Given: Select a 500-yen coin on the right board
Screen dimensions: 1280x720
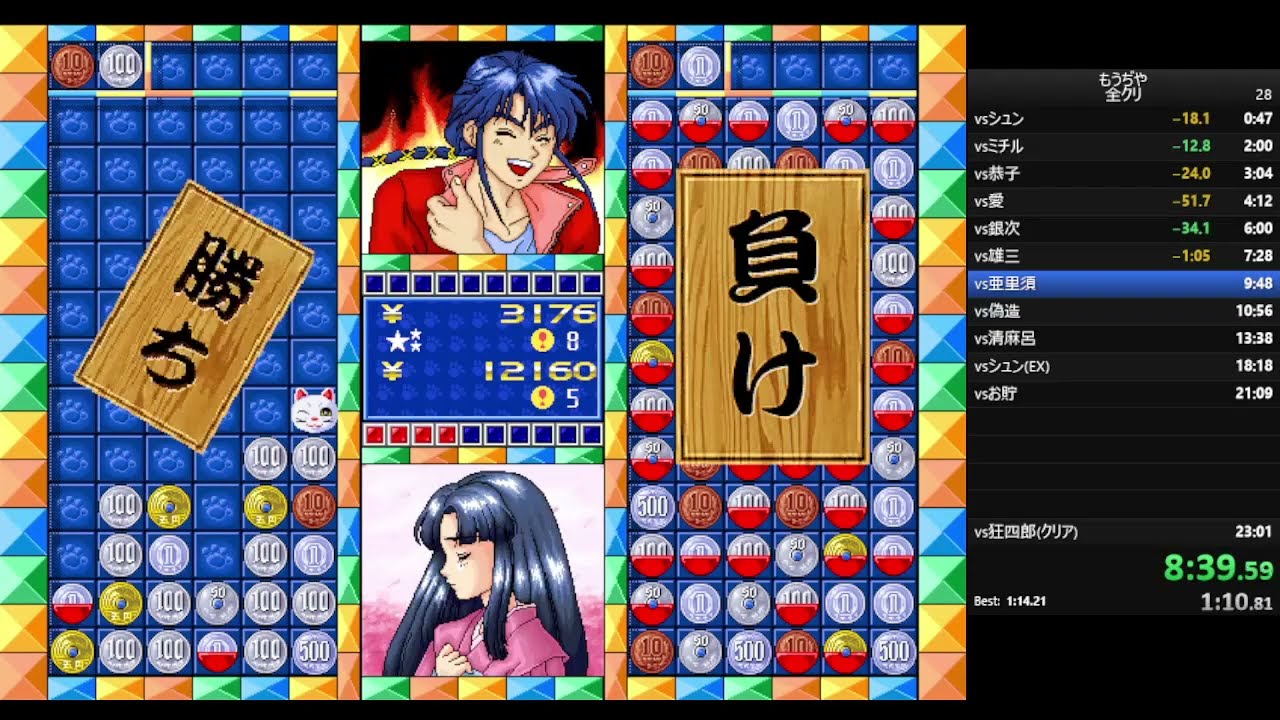Looking at the screenshot, I should (655, 507).
